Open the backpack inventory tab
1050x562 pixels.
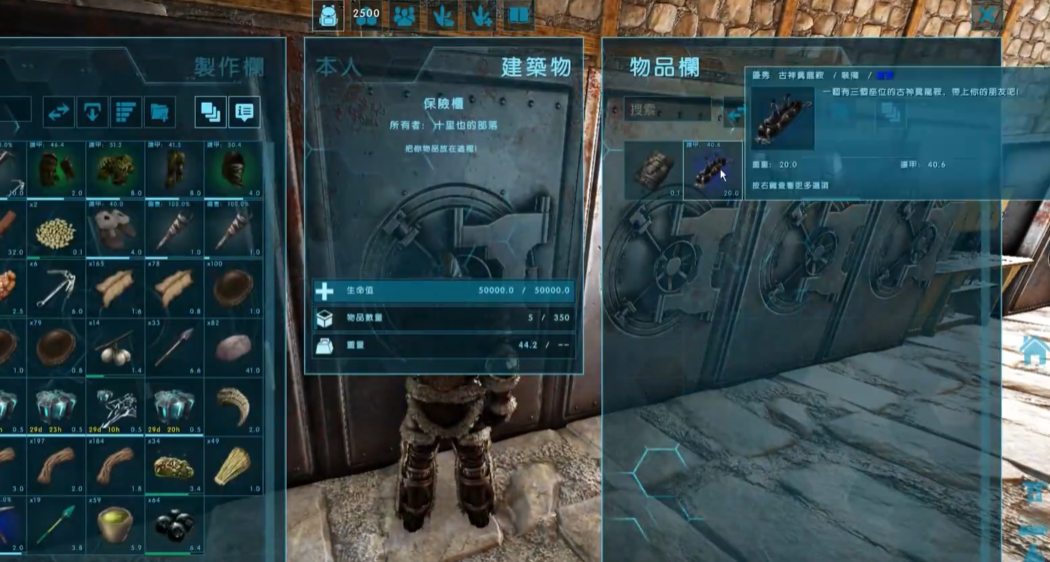328,15
